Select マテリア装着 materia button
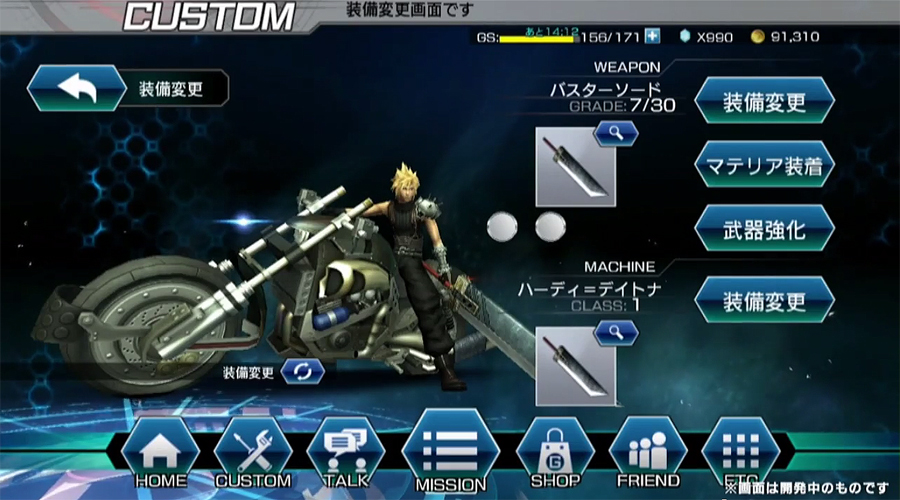Image resolution: width=900 pixels, height=500 pixels. [764, 164]
